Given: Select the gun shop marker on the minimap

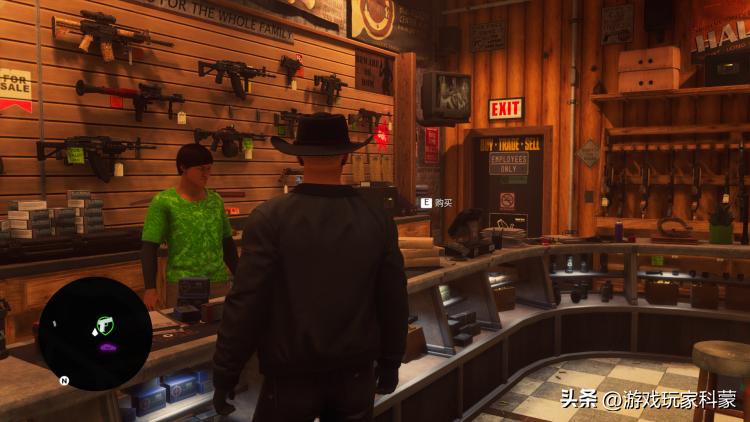Looking at the screenshot, I should click(x=102, y=325).
